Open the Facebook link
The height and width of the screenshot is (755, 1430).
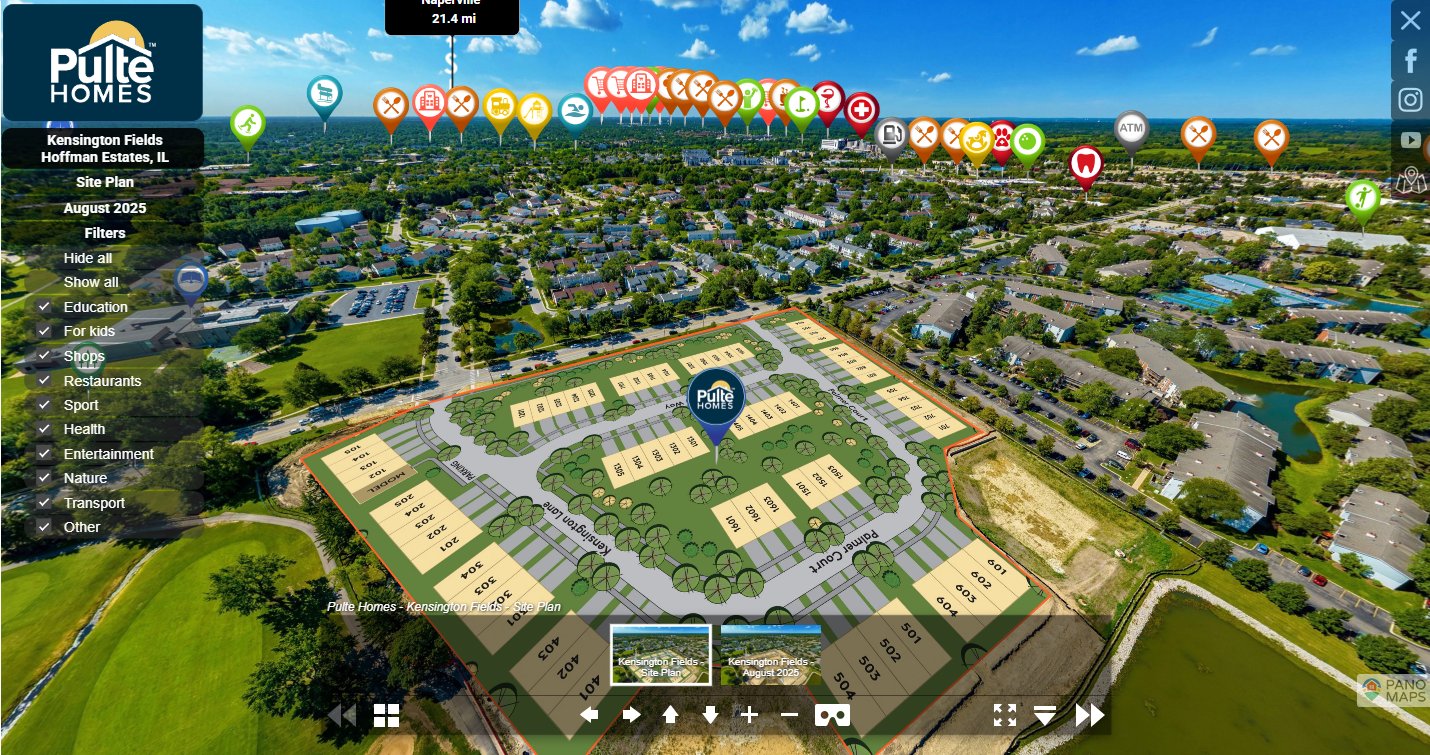(x=1410, y=61)
